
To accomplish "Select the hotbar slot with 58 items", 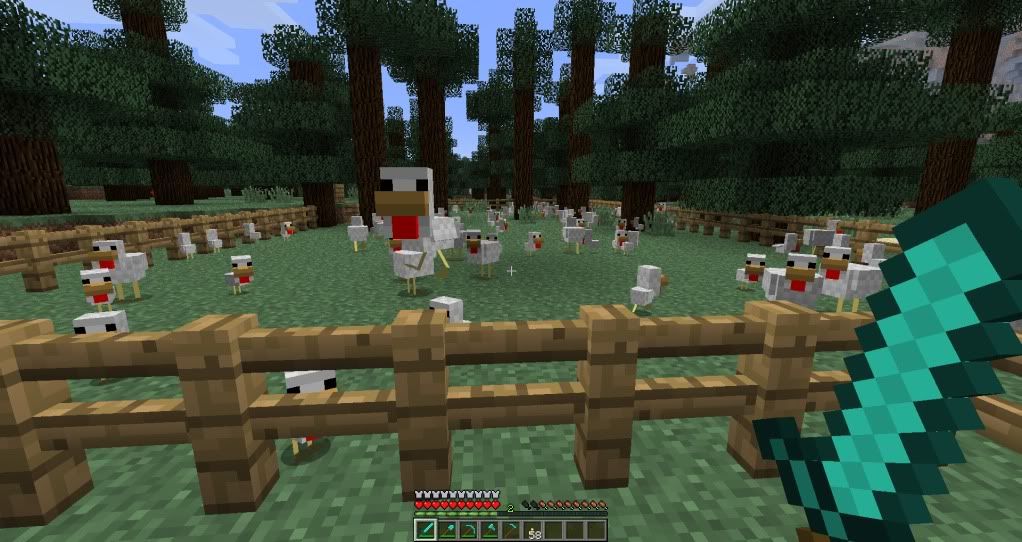I will pos(533,530).
